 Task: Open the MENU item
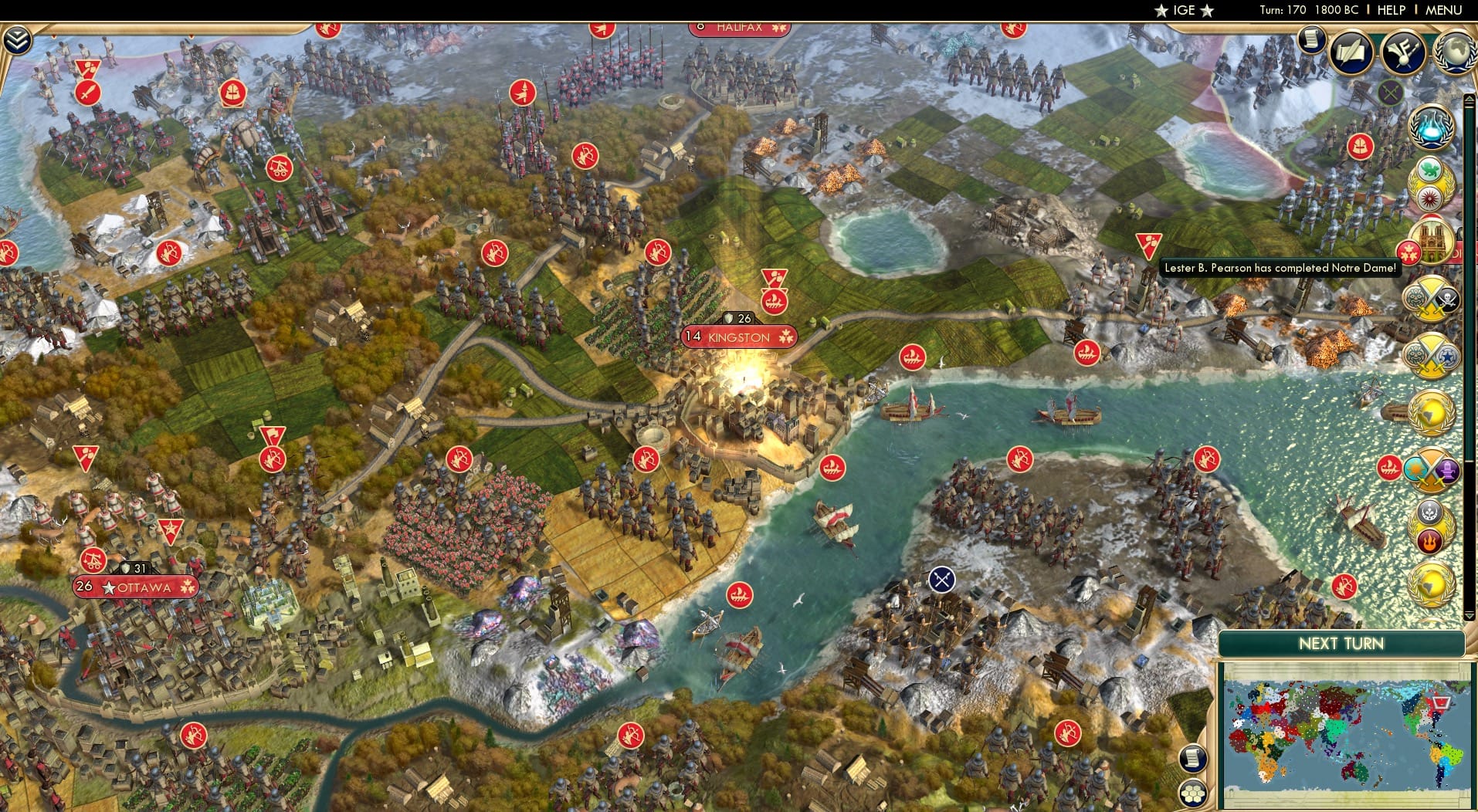coord(1445,10)
